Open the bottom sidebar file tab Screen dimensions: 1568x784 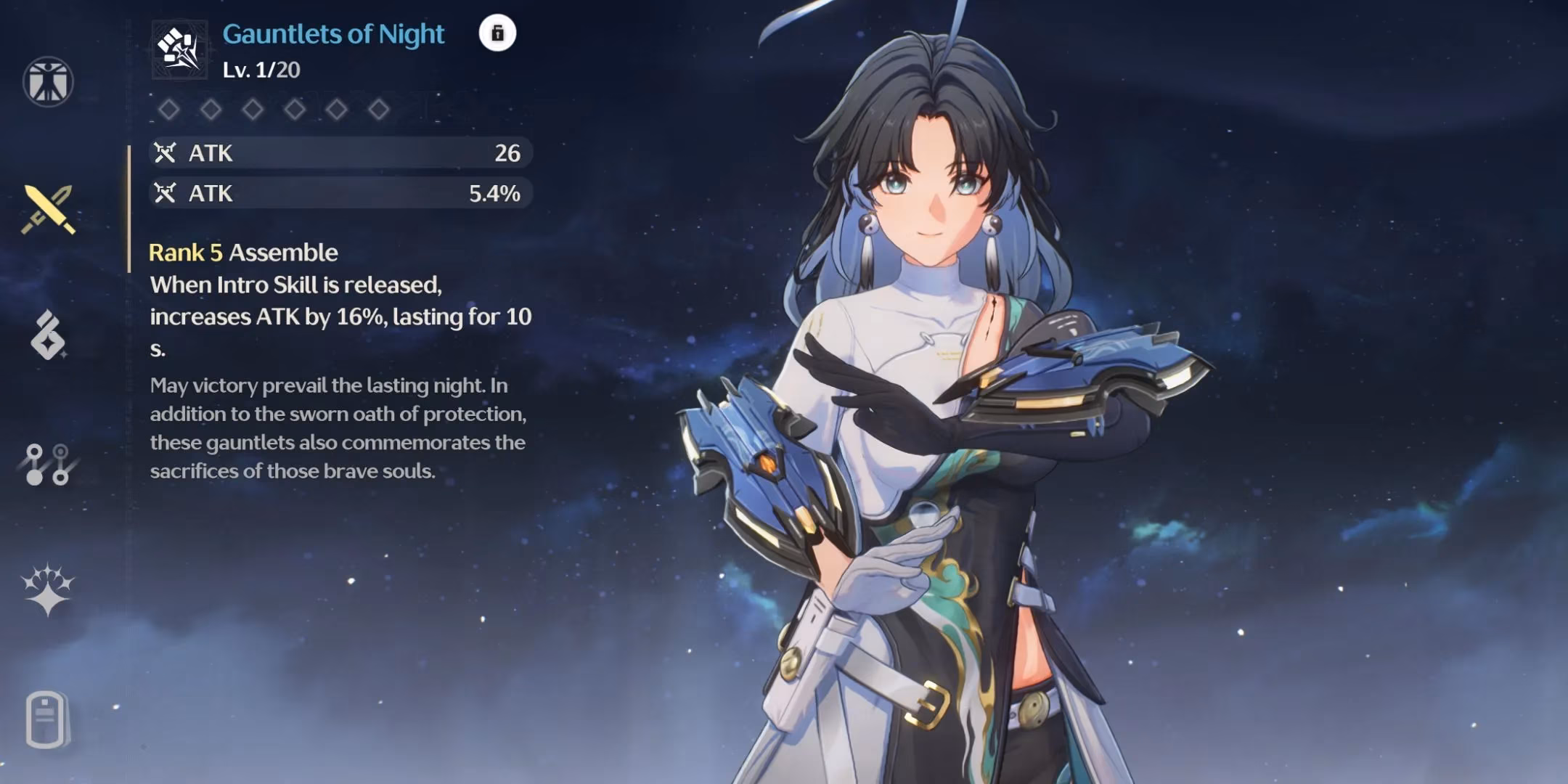coord(46,719)
